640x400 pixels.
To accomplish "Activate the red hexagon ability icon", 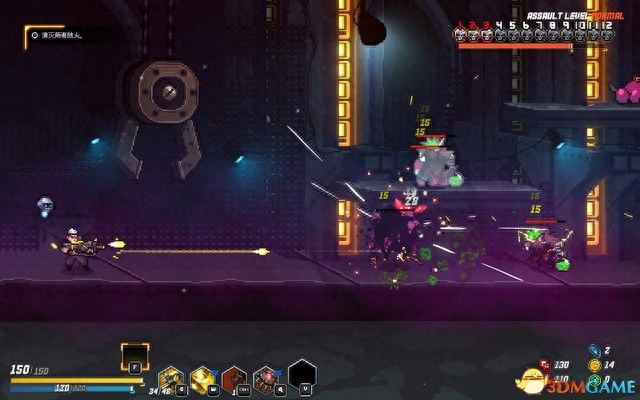I will coord(234,378).
